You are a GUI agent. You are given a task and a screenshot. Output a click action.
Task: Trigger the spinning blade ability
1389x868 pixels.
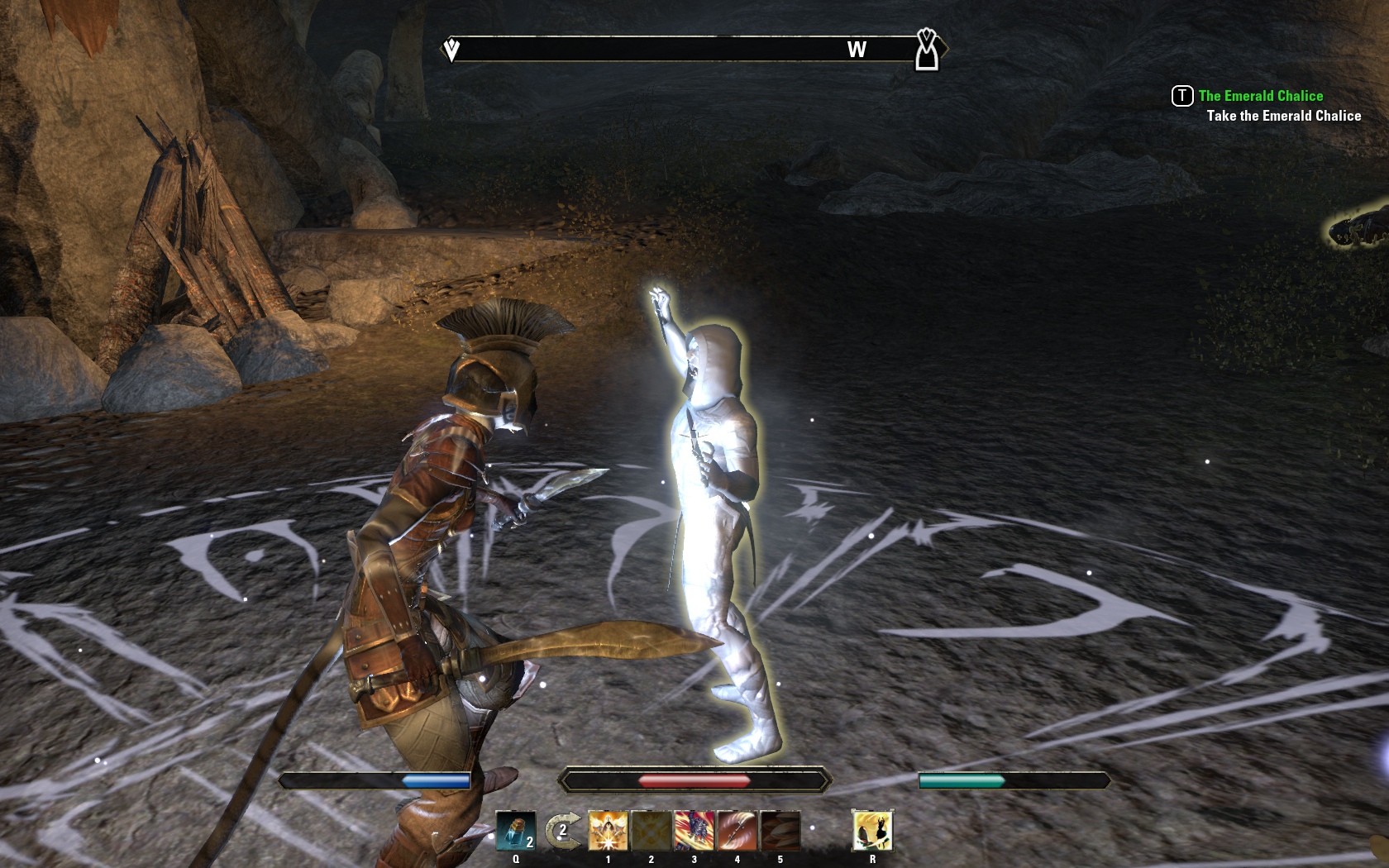(x=737, y=831)
